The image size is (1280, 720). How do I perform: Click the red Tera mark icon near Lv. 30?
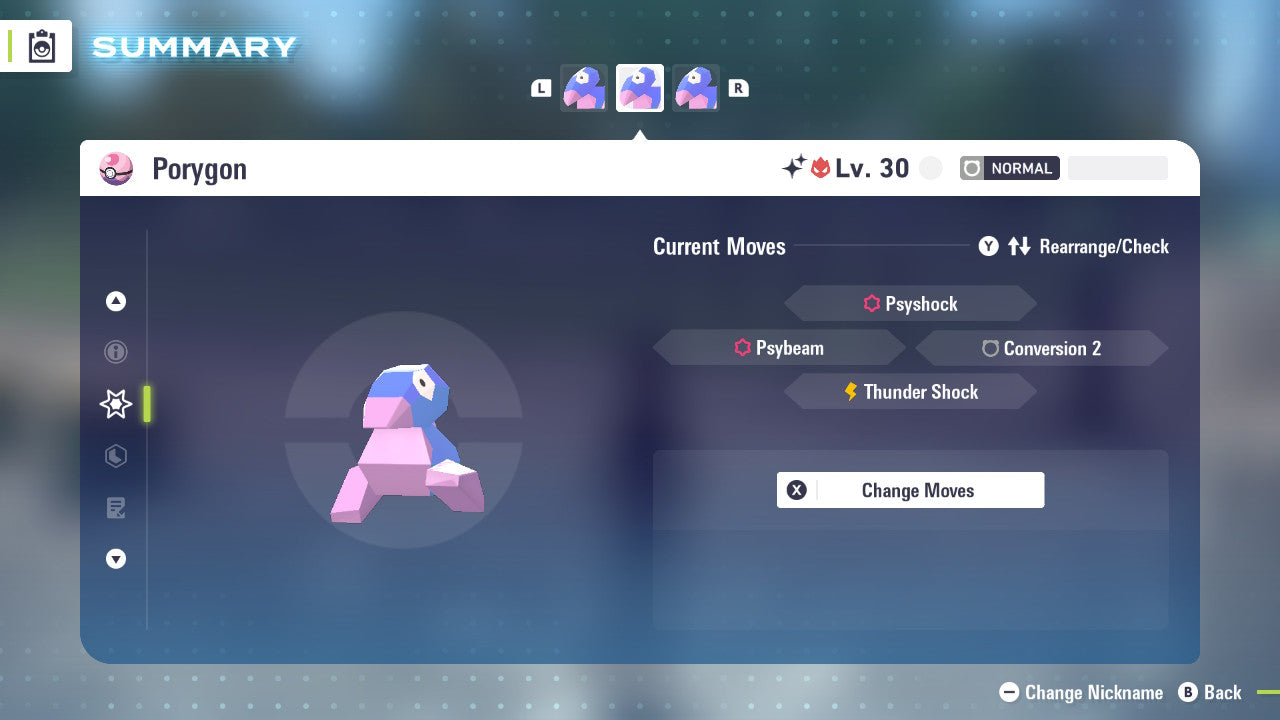(x=821, y=167)
